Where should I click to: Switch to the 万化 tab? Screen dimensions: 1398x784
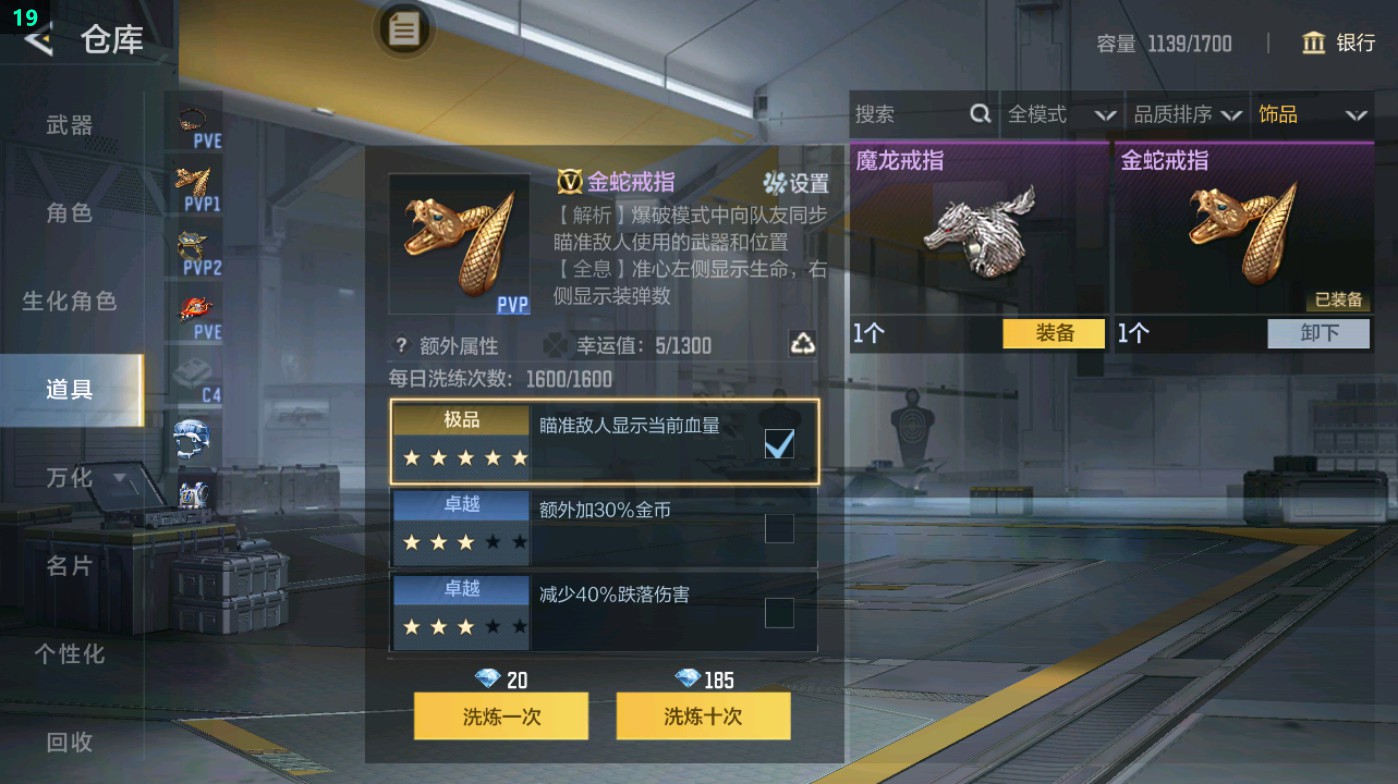point(68,478)
